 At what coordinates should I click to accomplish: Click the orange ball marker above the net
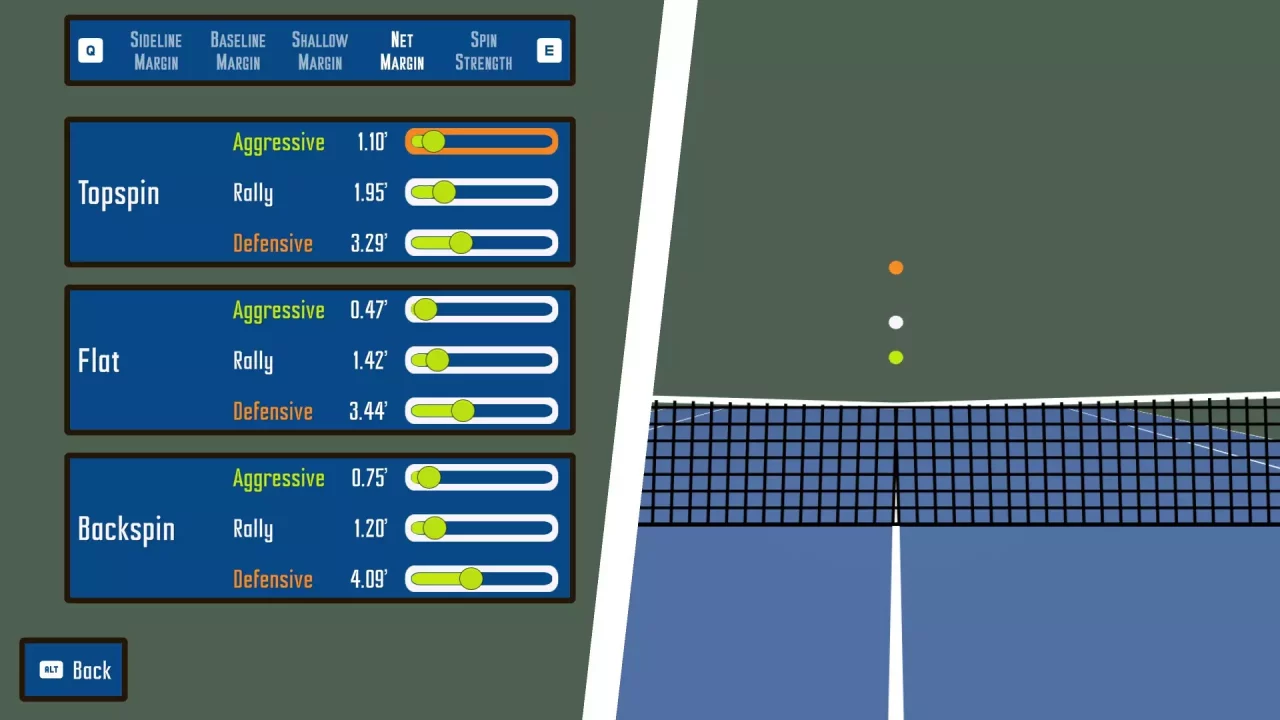point(895,267)
